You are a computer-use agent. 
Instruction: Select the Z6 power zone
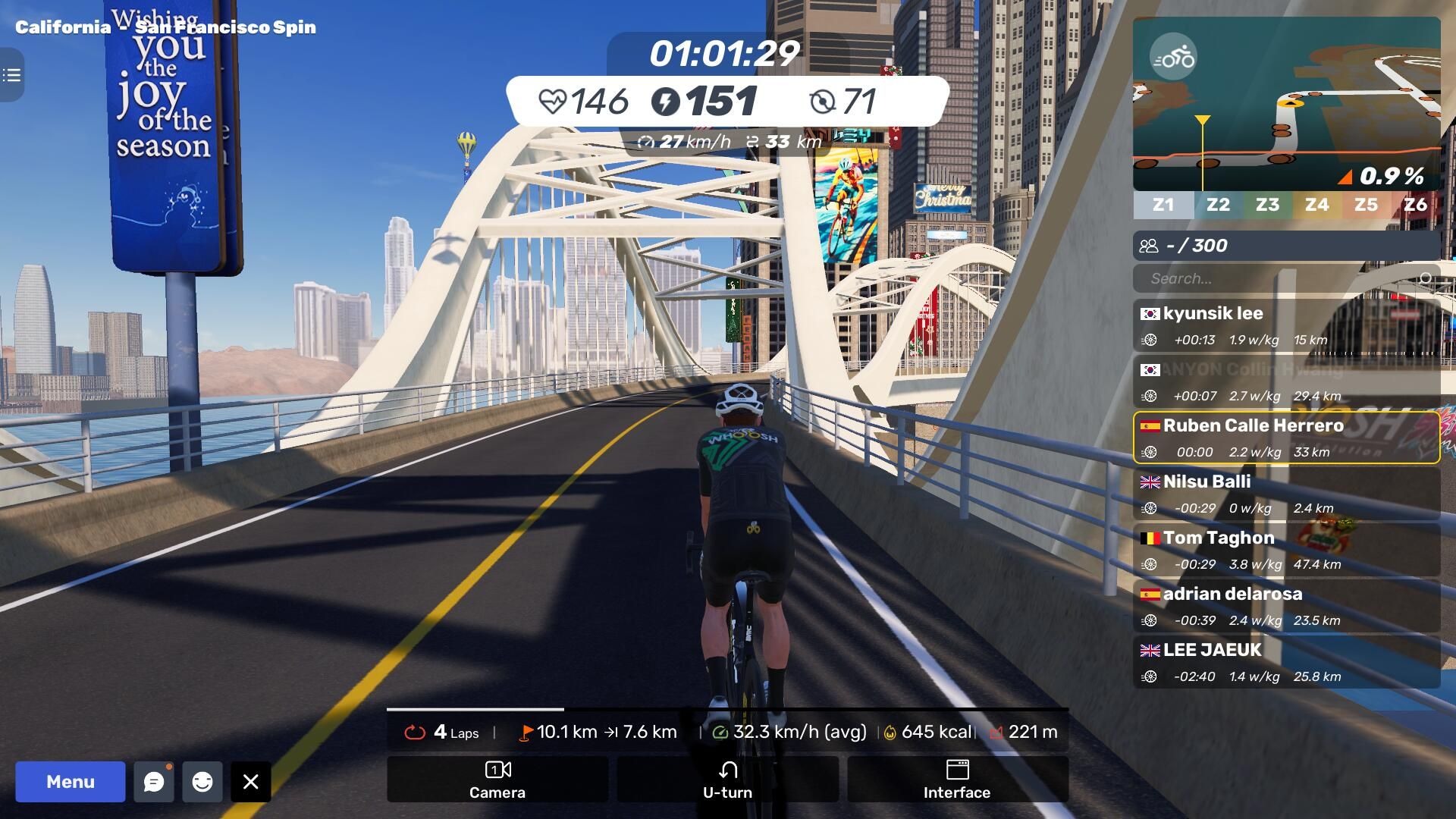click(x=1415, y=205)
